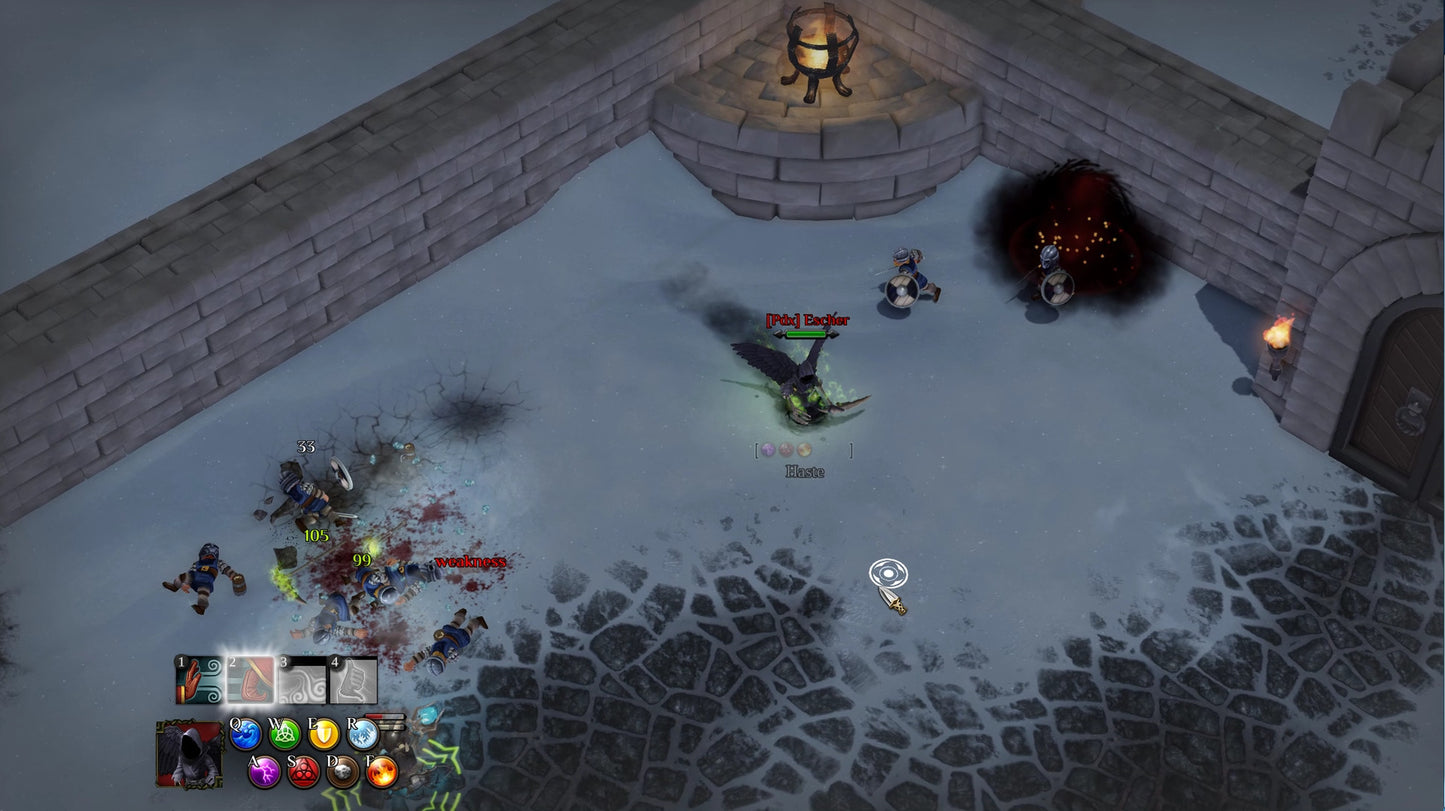Click the first queued element bead above Haste
Image resolution: width=1445 pixels, height=811 pixels.
[x=768, y=449]
